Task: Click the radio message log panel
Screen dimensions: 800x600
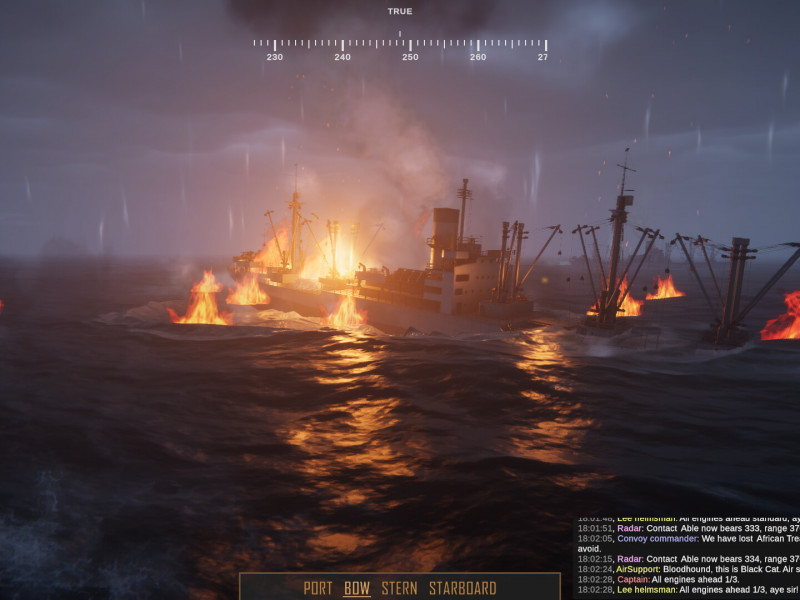Action: (688, 557)
